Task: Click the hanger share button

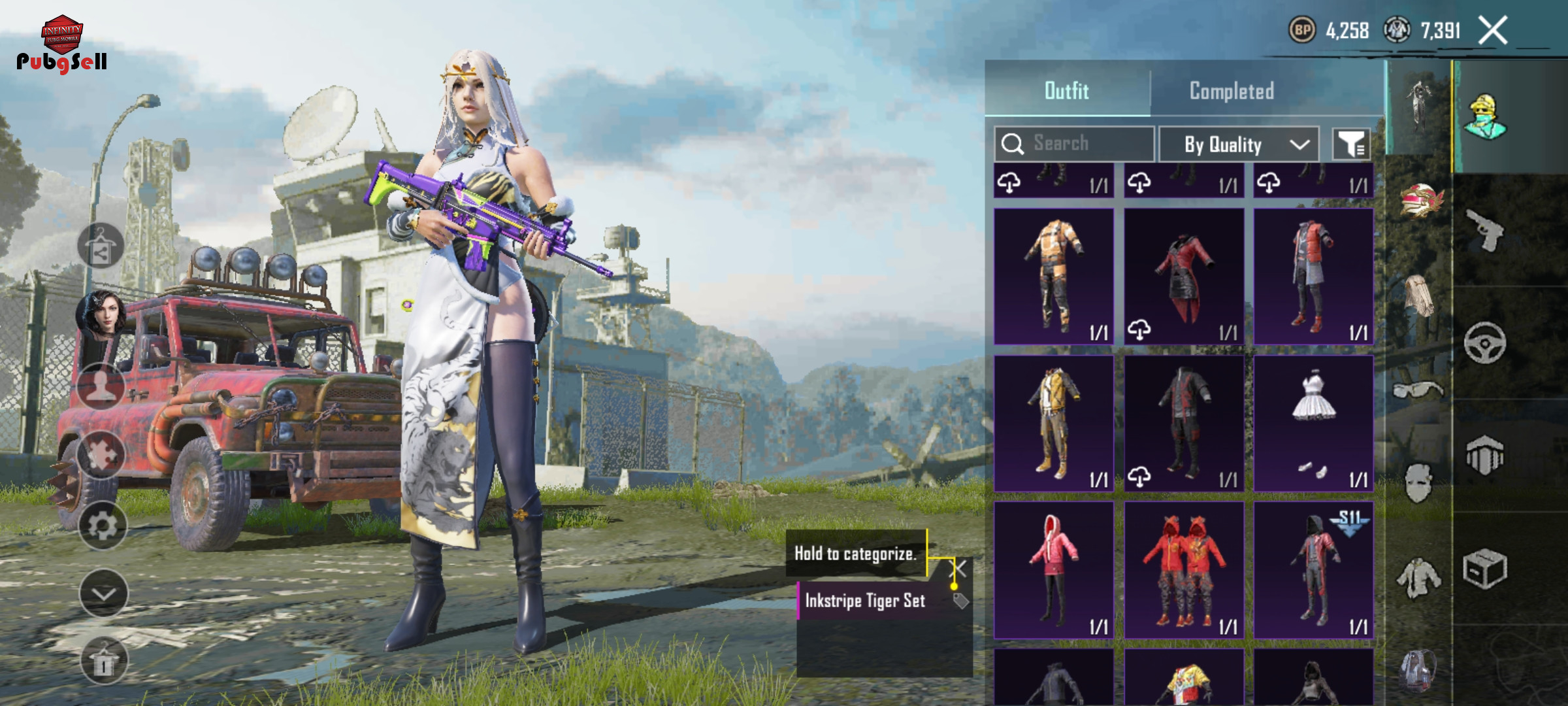Action: coord(101,246)
